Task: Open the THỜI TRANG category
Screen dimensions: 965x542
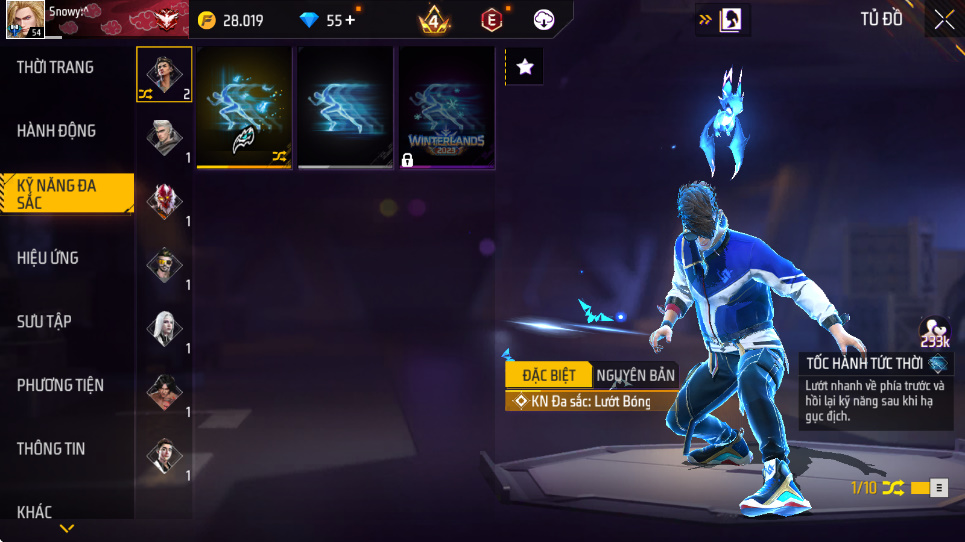Action: pyautogui.click(x=56, y=68)
